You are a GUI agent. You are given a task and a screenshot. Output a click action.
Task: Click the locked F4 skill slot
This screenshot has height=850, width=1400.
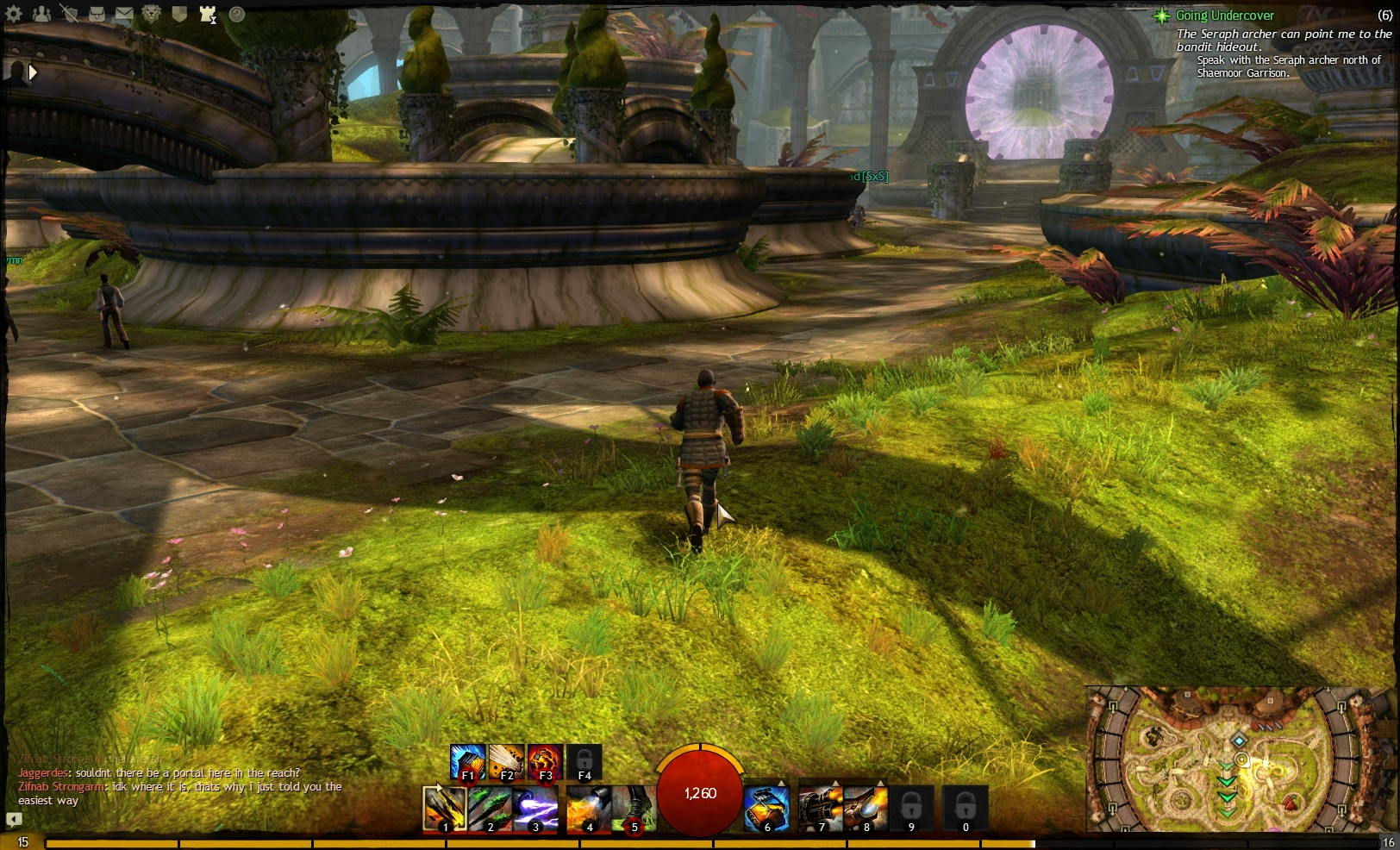[583, 762]
